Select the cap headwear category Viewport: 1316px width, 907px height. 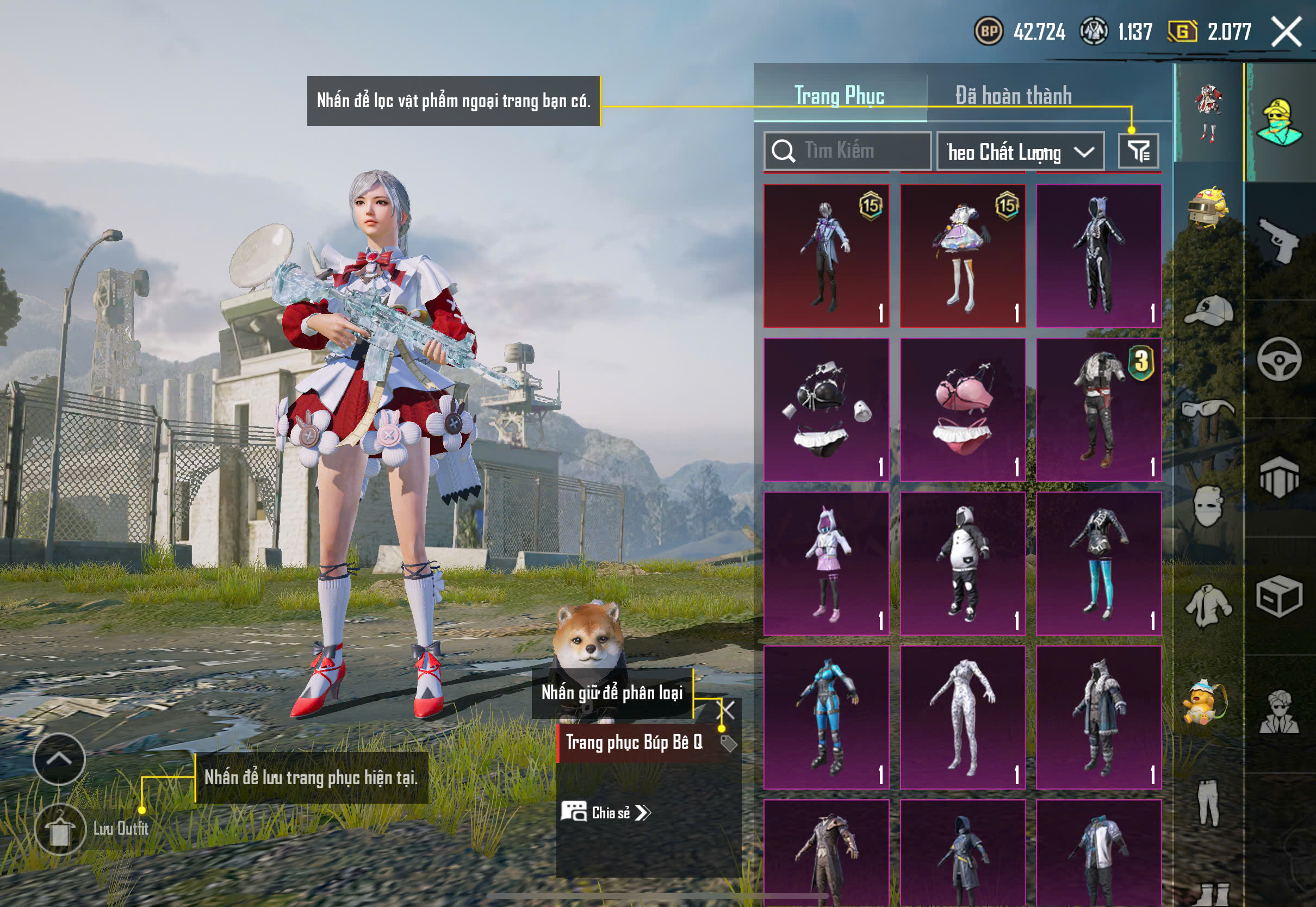[1209, 311]
